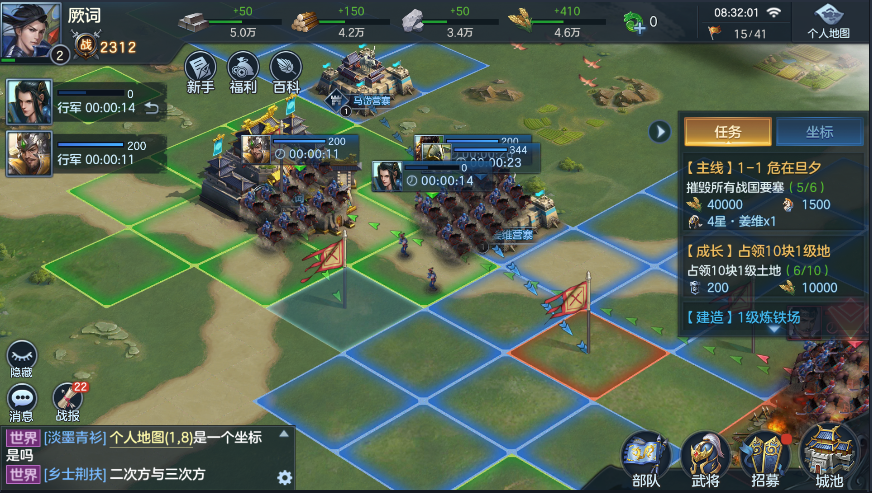Switch to the 任务 tab
The width and height of the screenshot is (872, 493).
[727, 131]
